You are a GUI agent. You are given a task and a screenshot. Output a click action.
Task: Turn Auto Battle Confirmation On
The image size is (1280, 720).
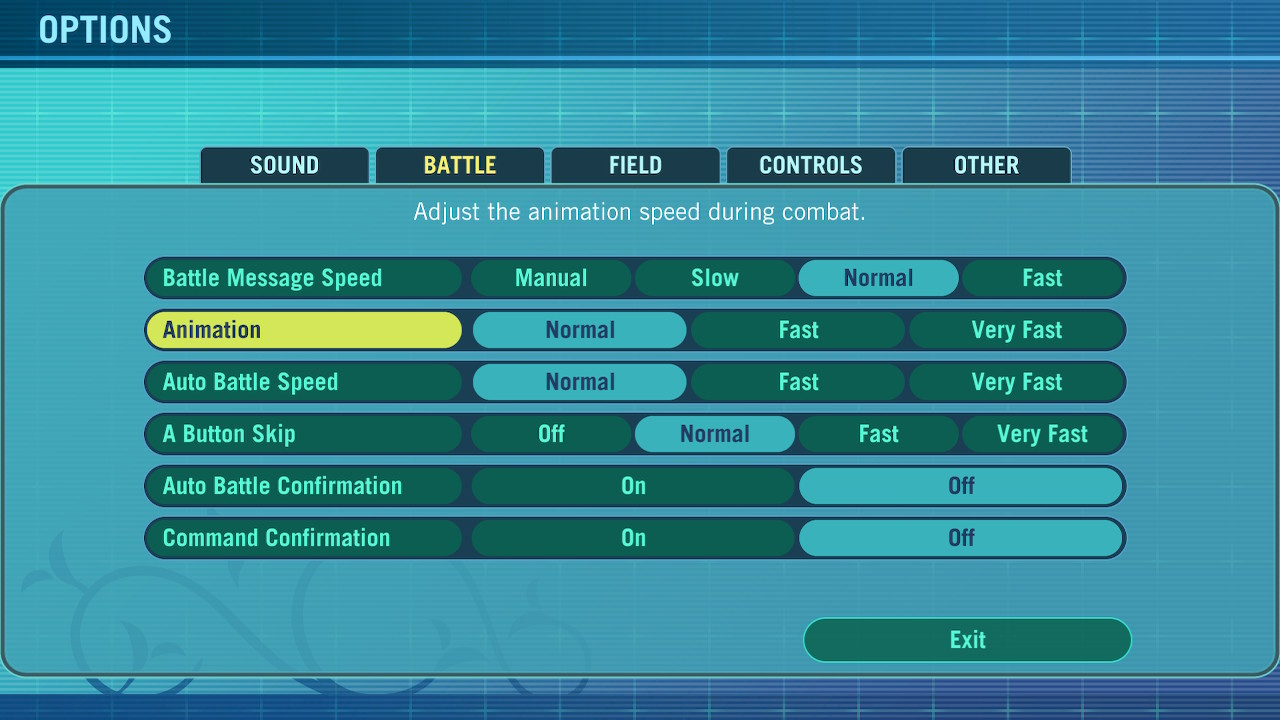point(633,486)
